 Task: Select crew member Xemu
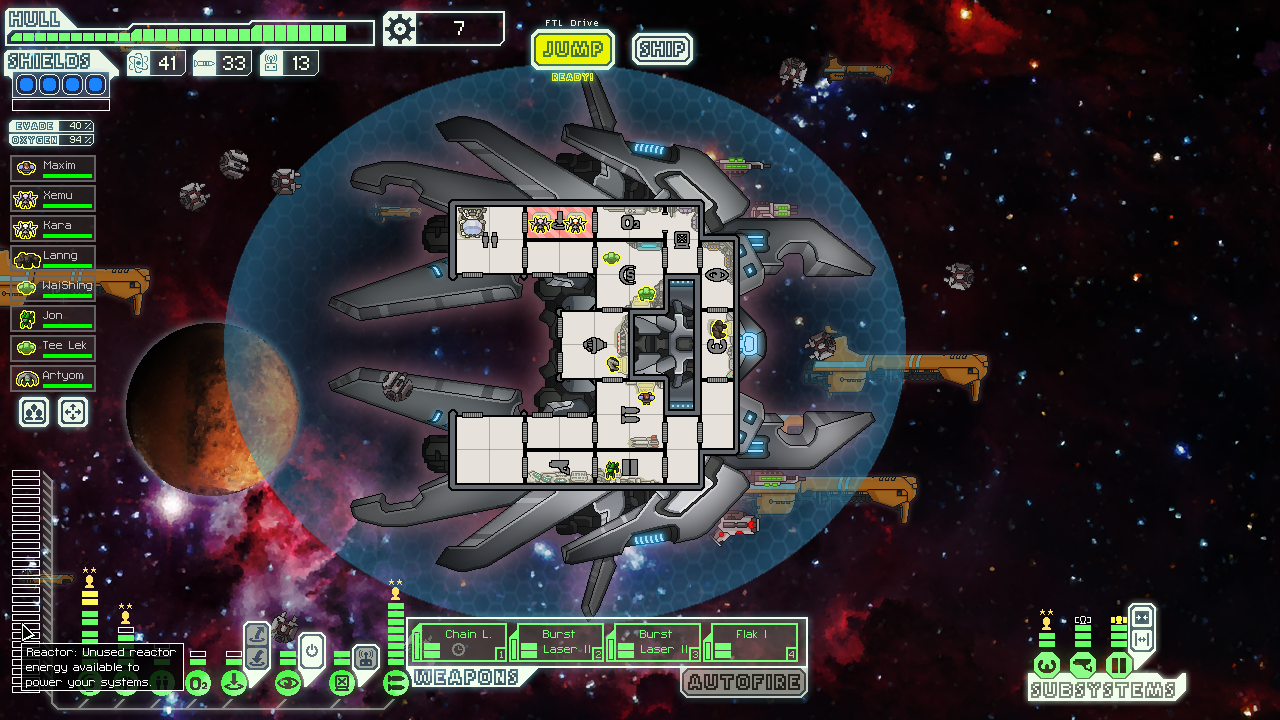coord(54,199)
